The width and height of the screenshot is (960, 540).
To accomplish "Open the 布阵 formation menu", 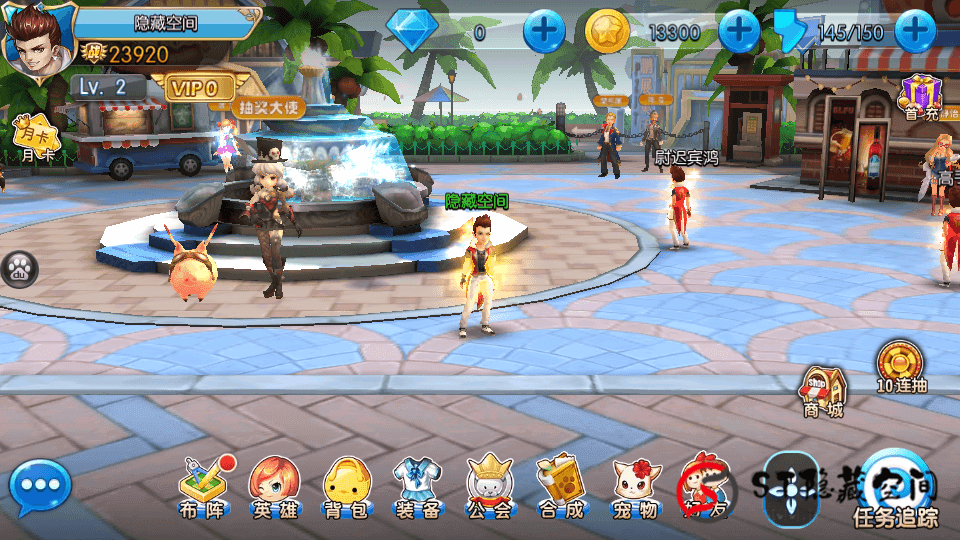I will (203, 486).
